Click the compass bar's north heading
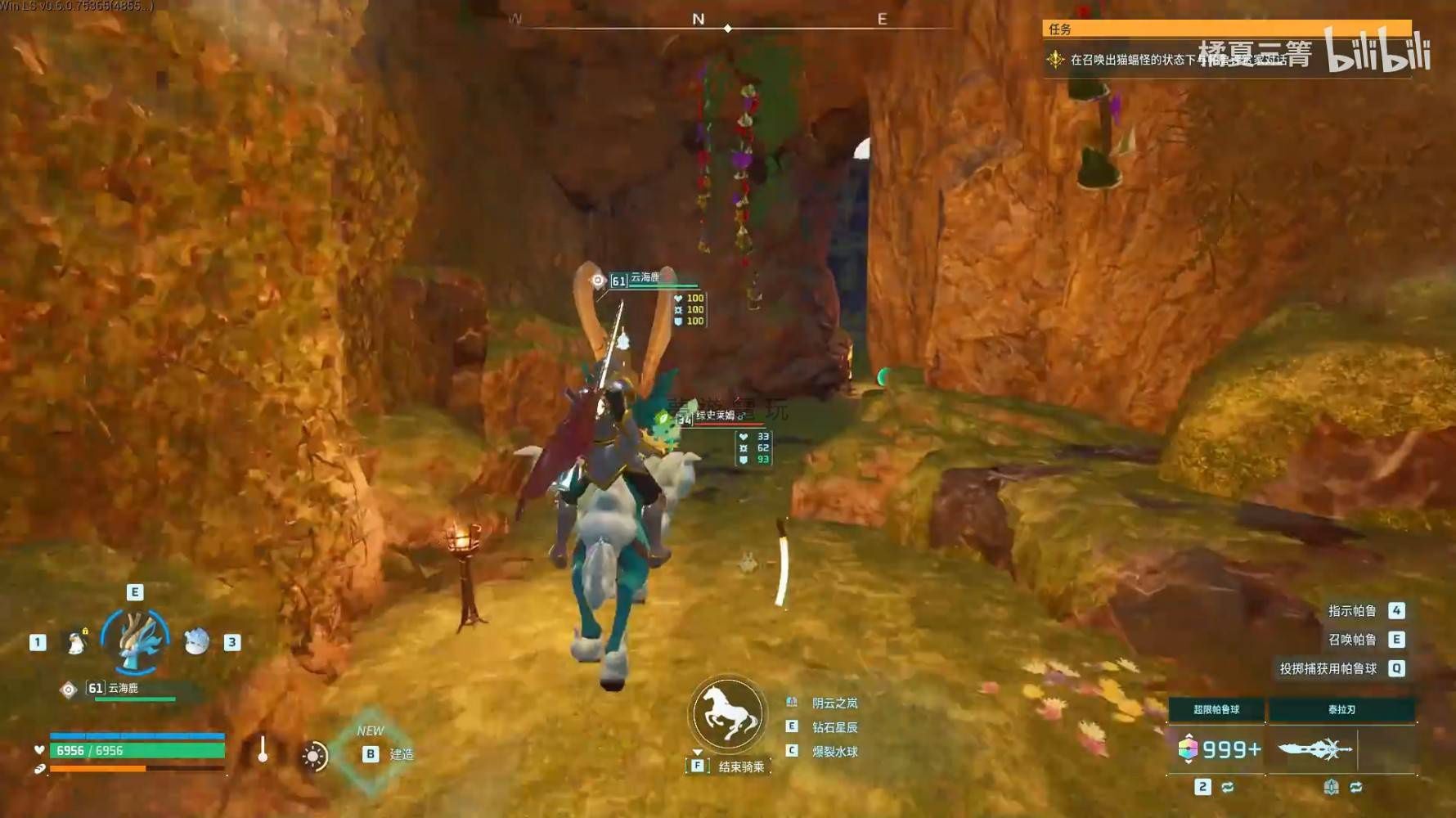 coord(698,19)
